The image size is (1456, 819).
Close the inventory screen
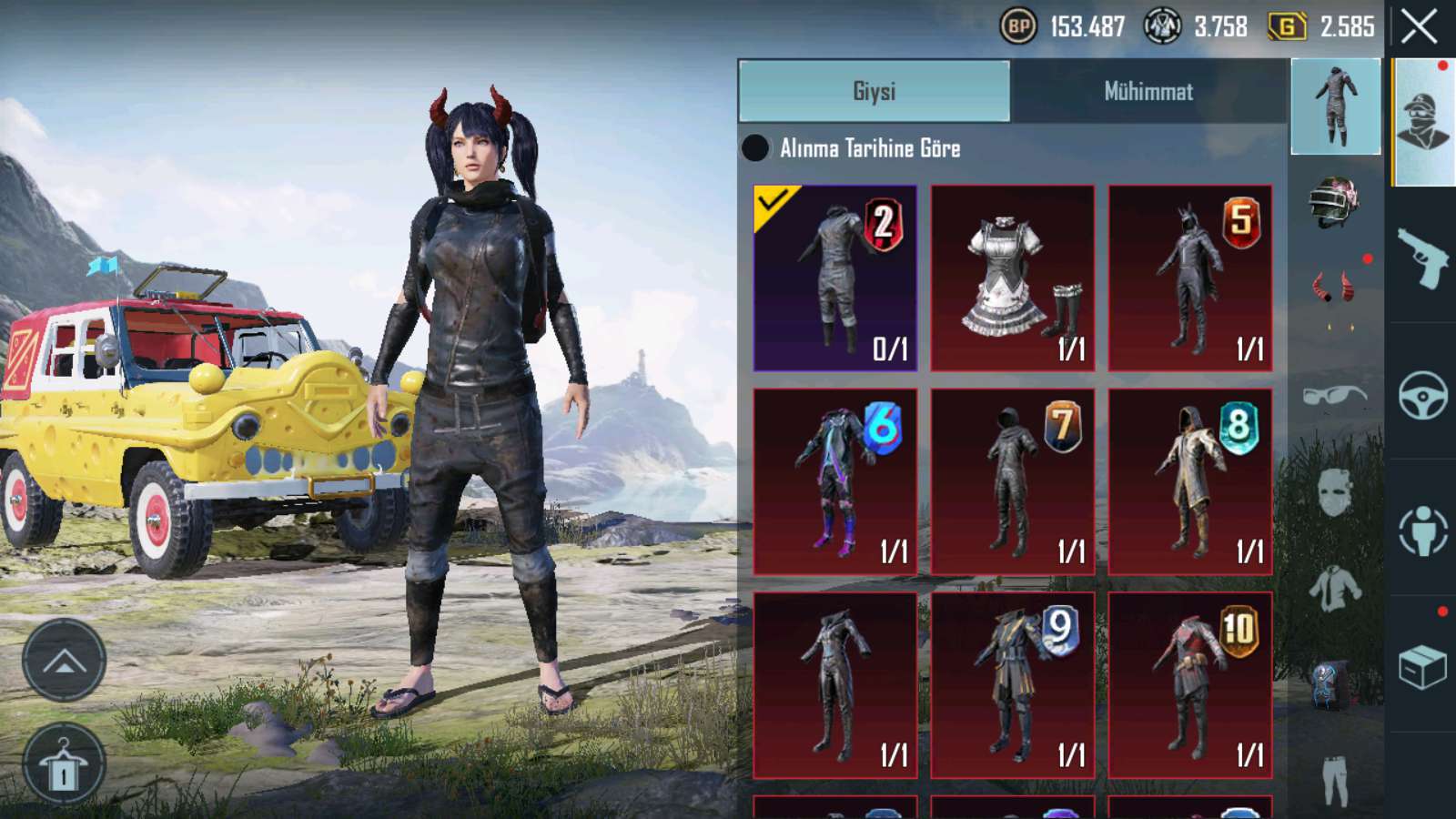1419,26
